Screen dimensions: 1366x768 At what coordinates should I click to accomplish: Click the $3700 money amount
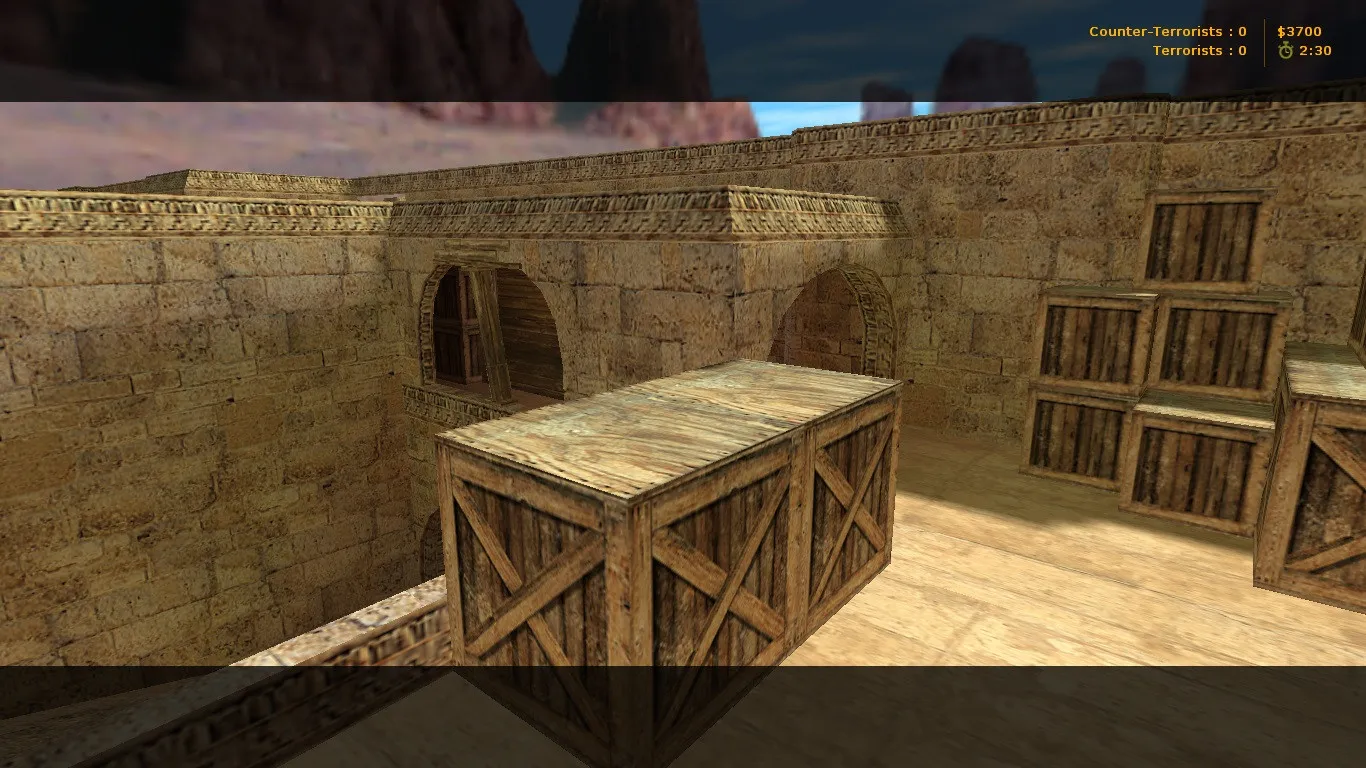pos(1300,31)
